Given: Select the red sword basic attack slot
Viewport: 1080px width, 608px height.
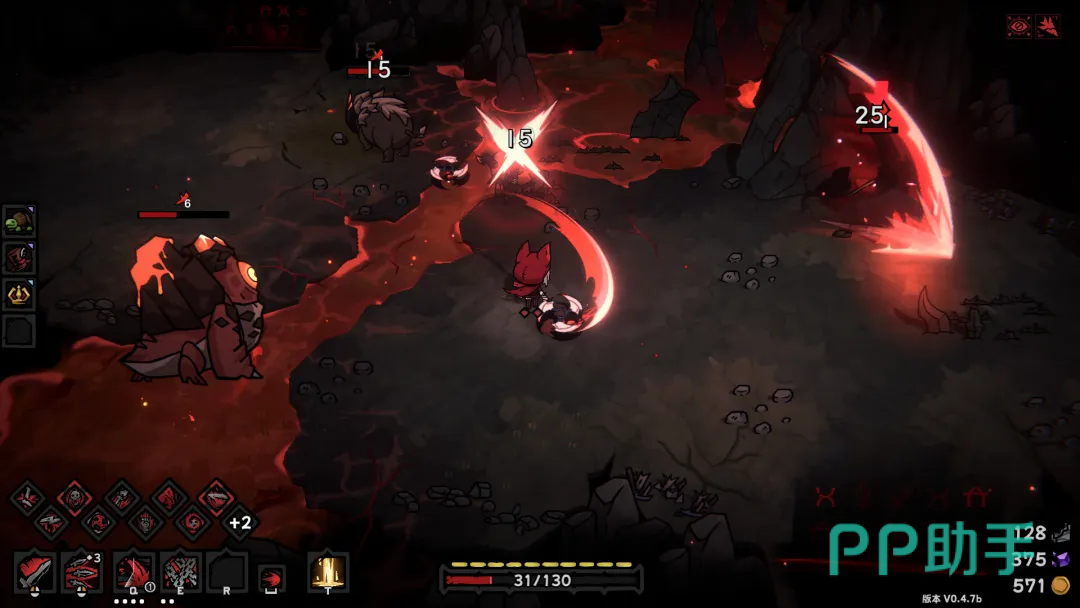Looking at the screenshot, I should point(34,572).
